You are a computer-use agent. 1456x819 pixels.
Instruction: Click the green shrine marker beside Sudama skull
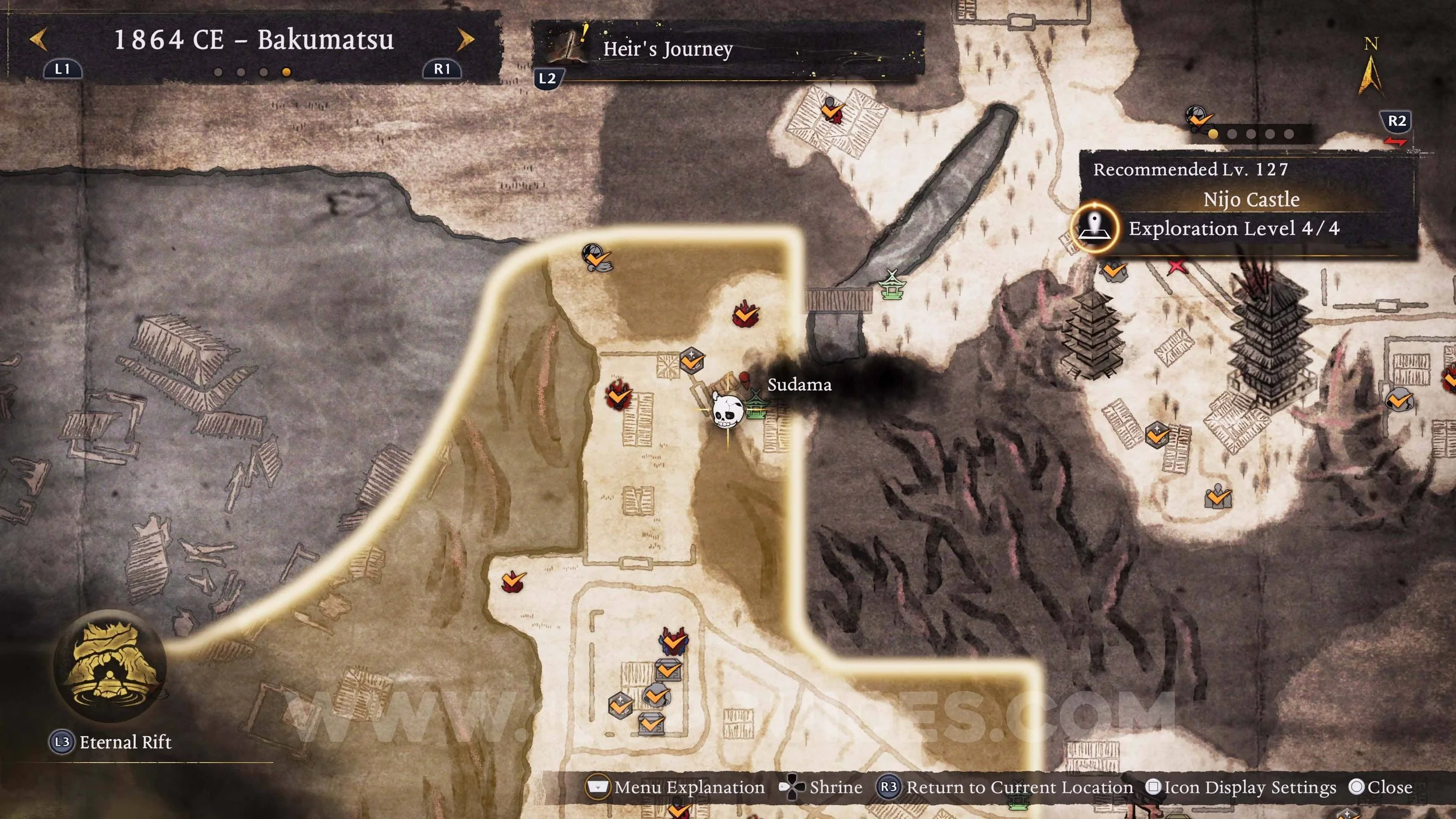755,405
